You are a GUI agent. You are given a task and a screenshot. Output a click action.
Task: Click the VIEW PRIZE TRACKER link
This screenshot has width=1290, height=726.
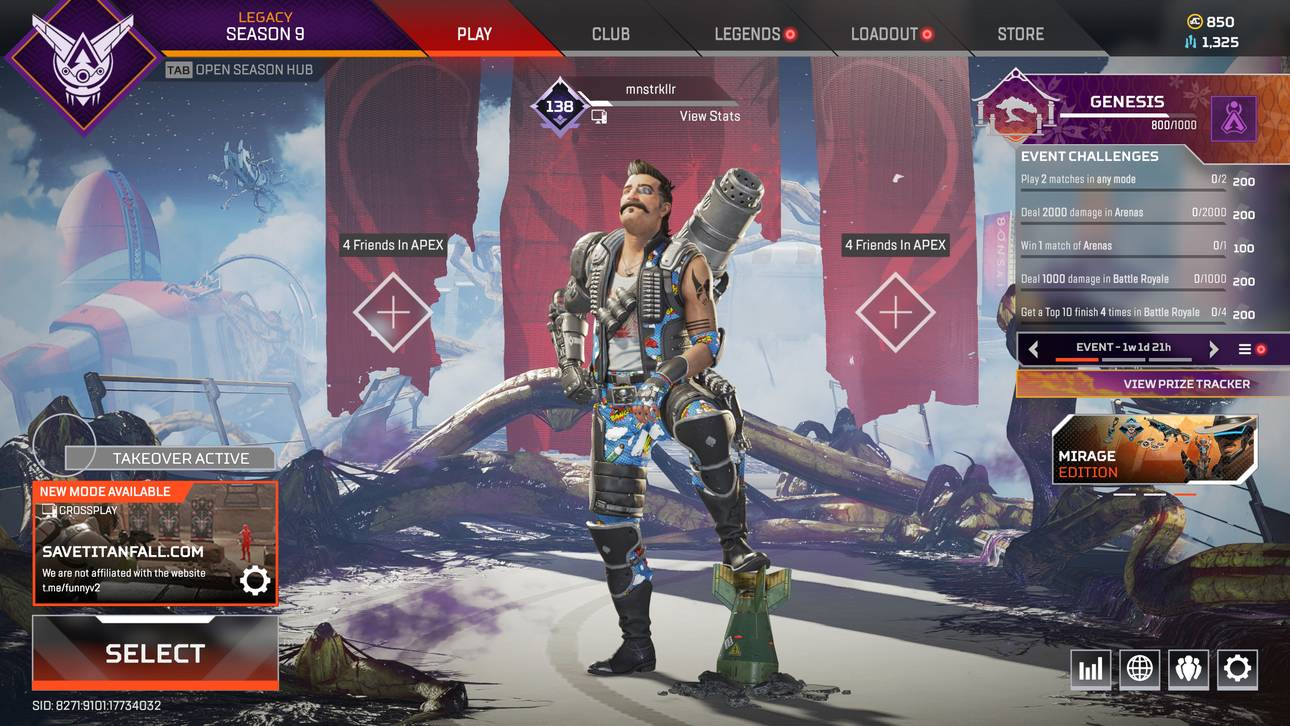pyautogui.click(x=1186, y=383)
